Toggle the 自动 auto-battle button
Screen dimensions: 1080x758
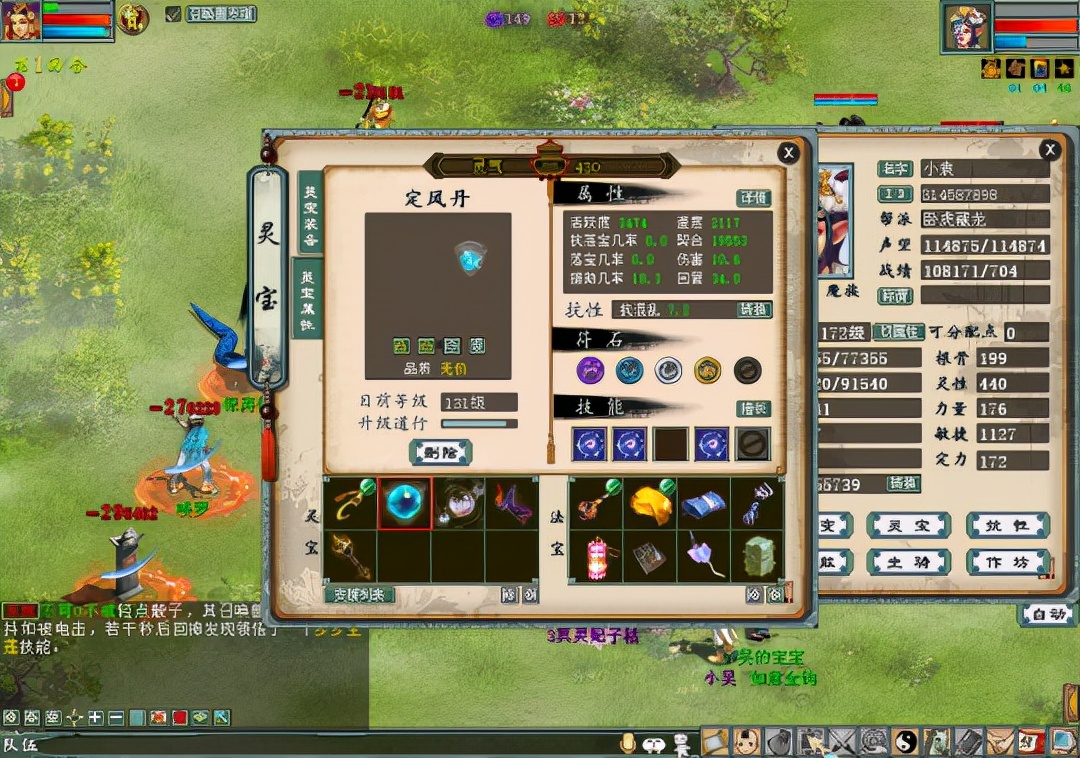pos(1048,614)
